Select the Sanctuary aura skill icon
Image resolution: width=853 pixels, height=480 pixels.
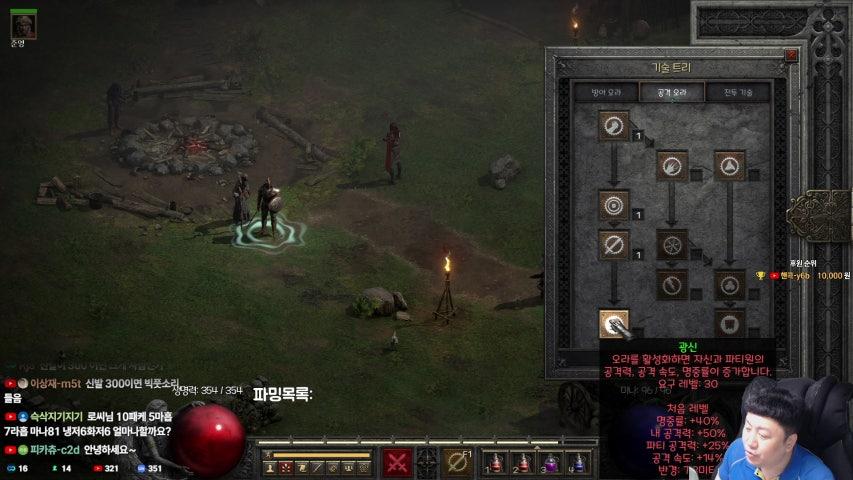729,284
